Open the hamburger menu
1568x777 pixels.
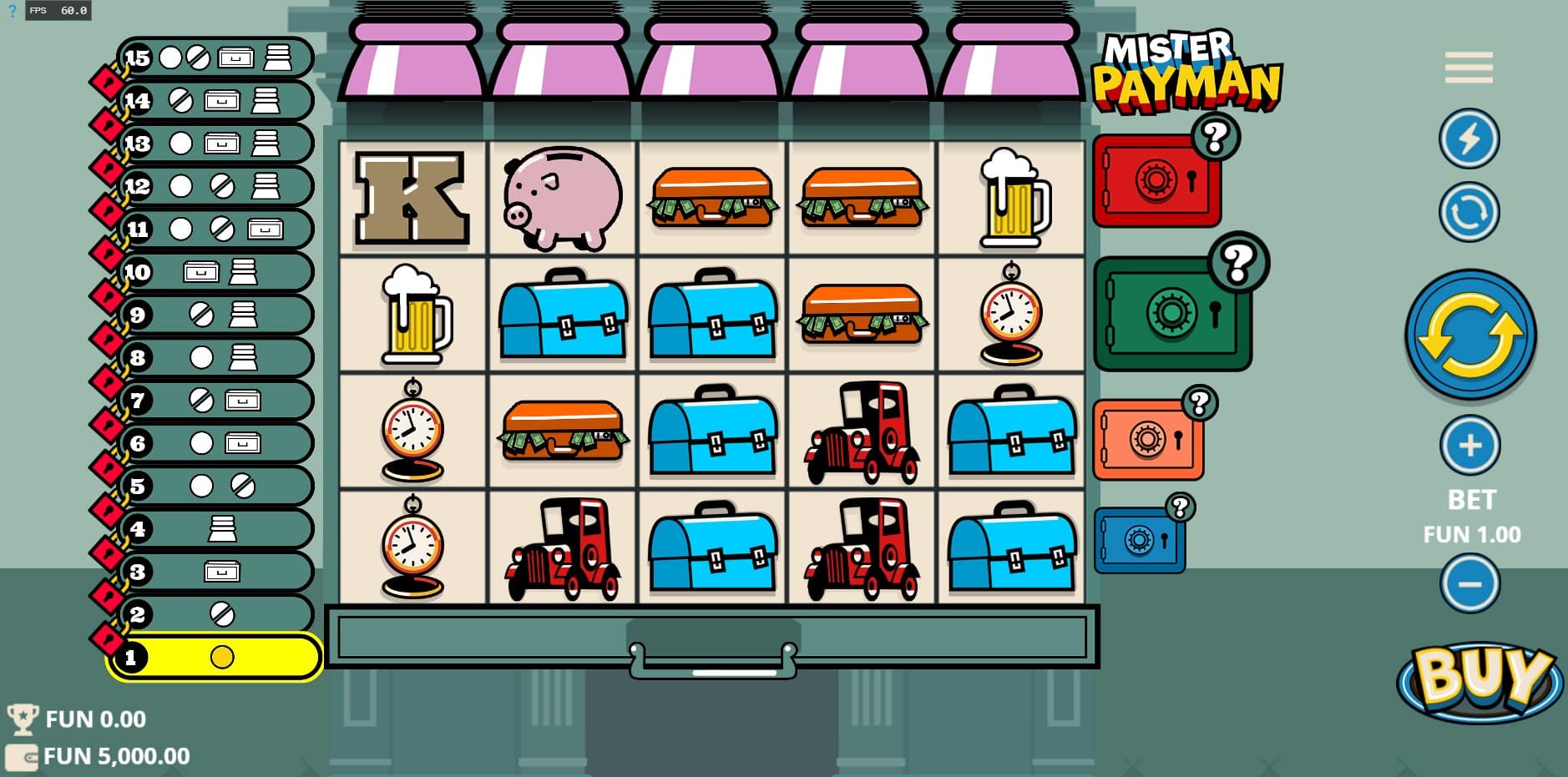coord(1469,68)
